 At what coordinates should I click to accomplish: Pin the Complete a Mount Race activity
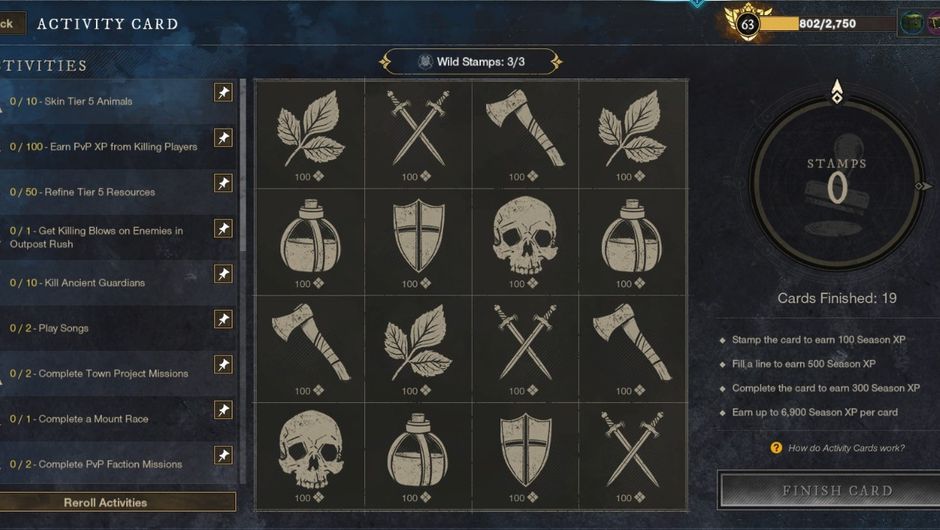pos(223,410)
